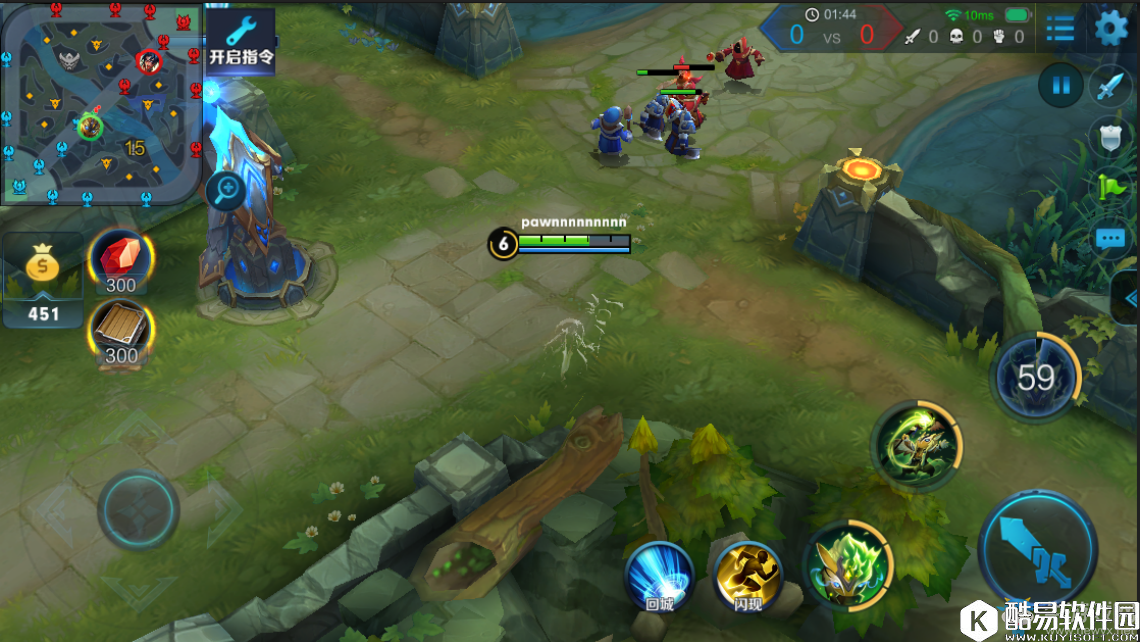Open the gear settings menu
This screenshot has width=1140, height=642.
click(1111, 28)
